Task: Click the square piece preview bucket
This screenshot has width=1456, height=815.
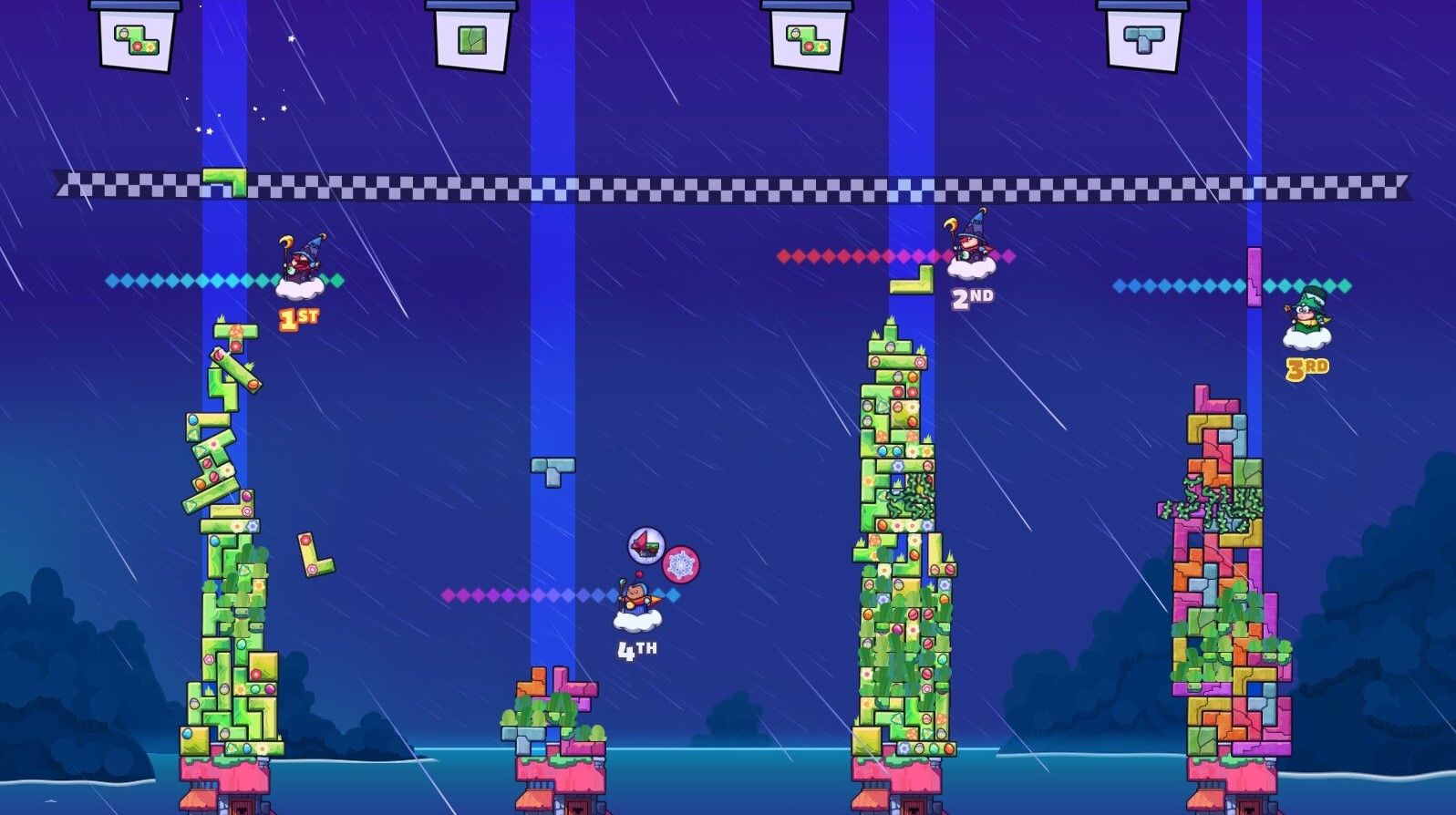Action: [474, 38]
